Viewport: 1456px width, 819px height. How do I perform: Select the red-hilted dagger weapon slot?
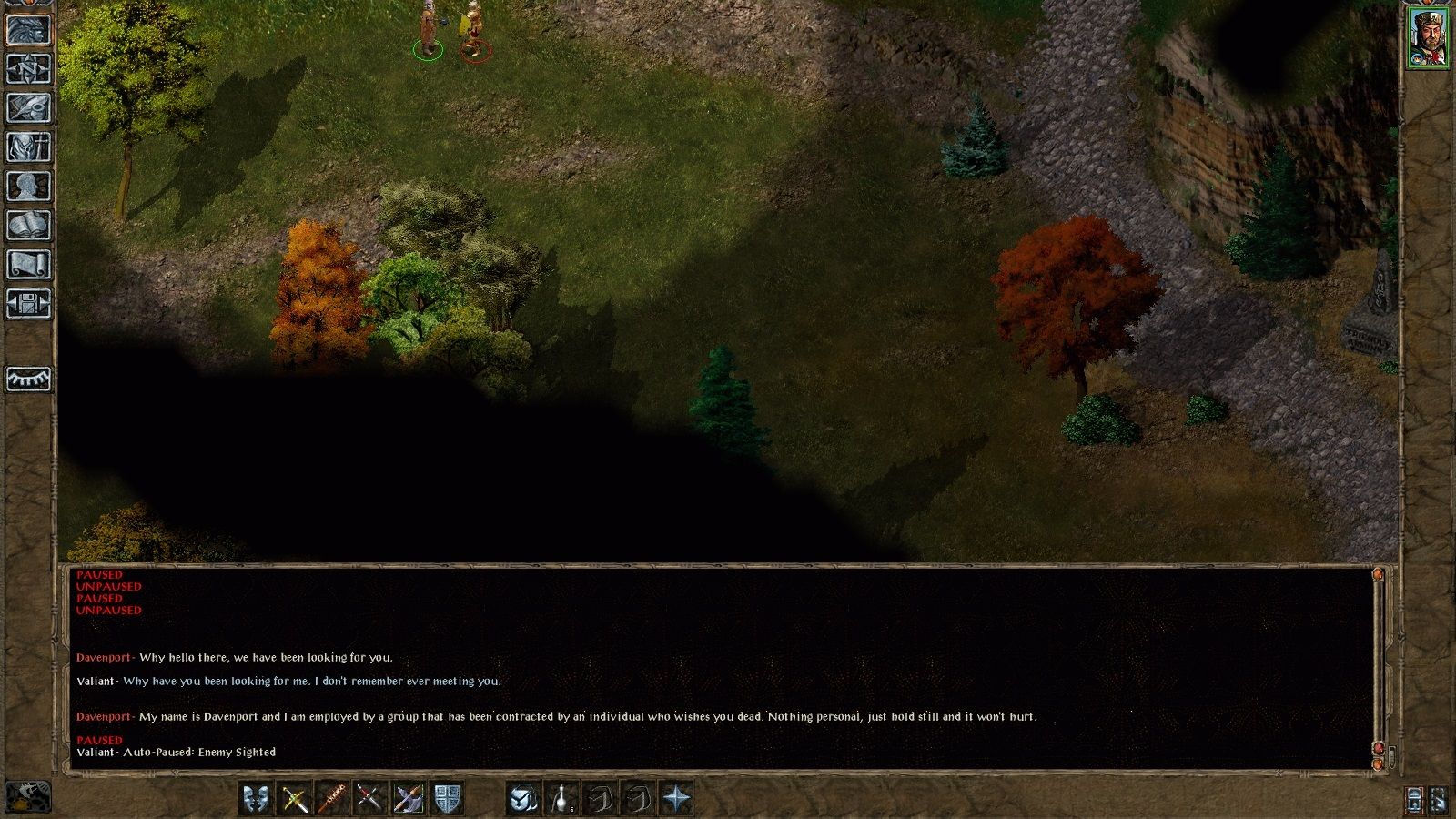[x=369, y=799]
